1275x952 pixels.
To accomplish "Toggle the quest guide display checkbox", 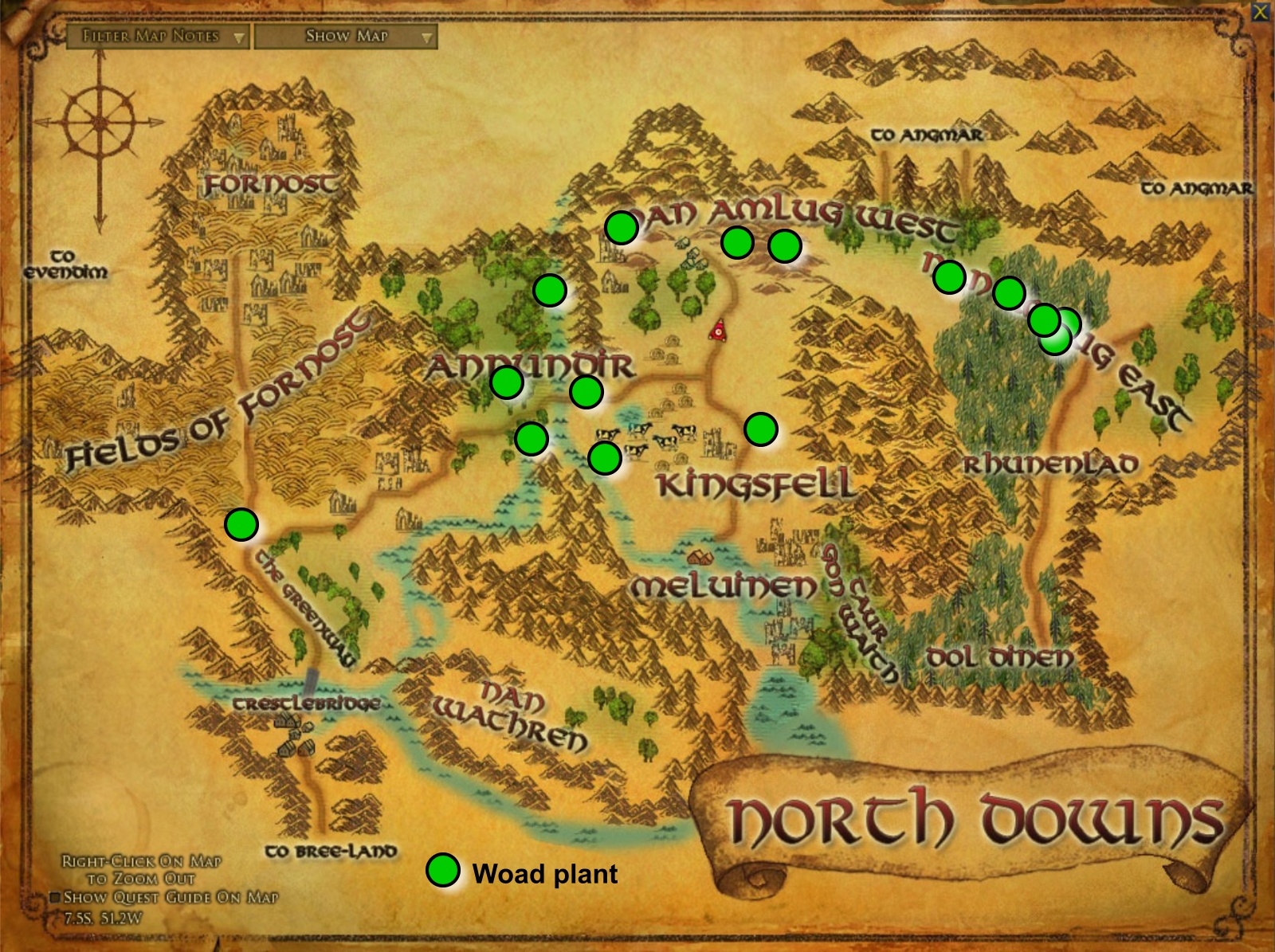I will [57, 899].
